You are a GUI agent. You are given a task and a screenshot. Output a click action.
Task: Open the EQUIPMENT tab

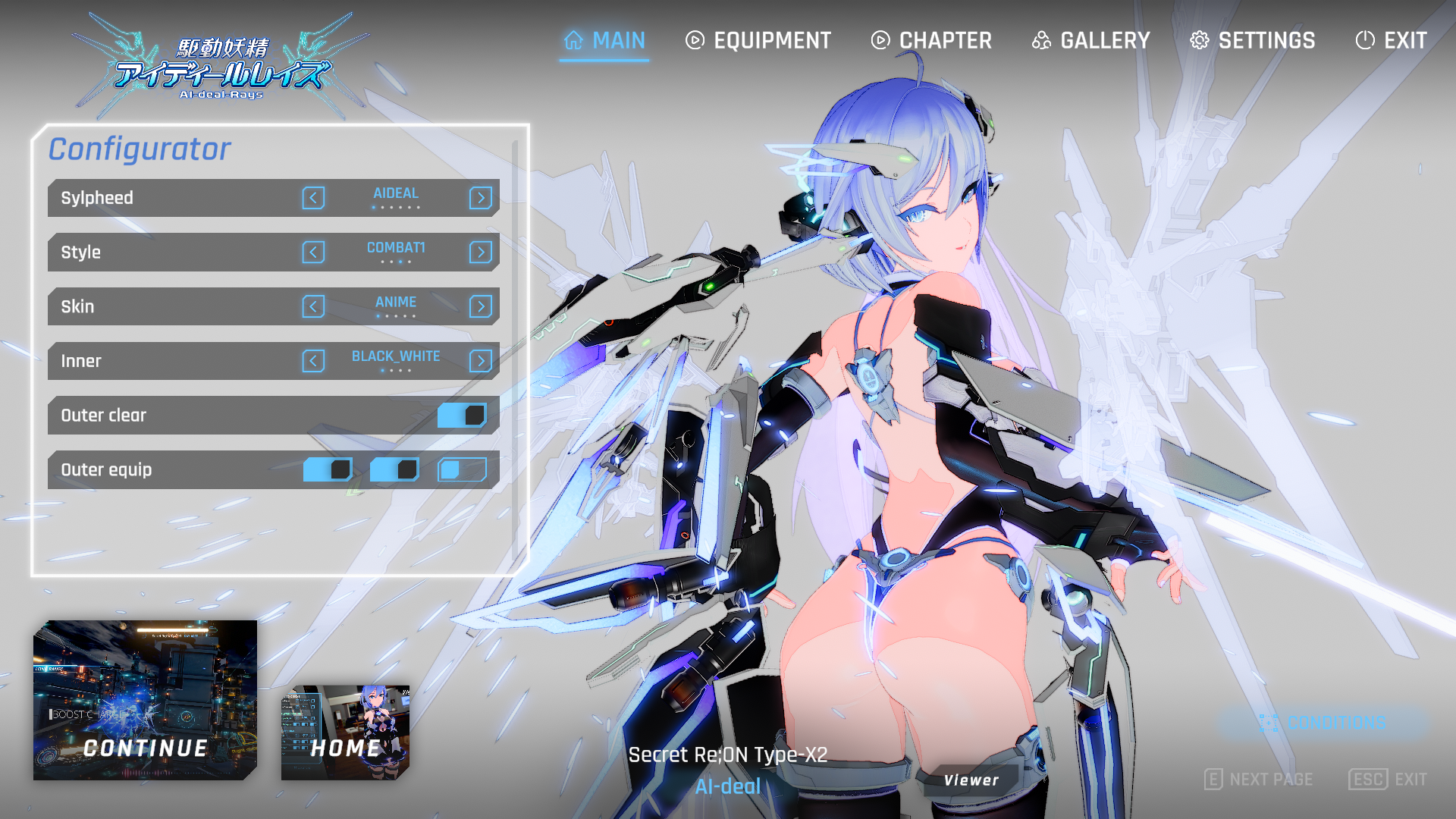click(758, 40)
